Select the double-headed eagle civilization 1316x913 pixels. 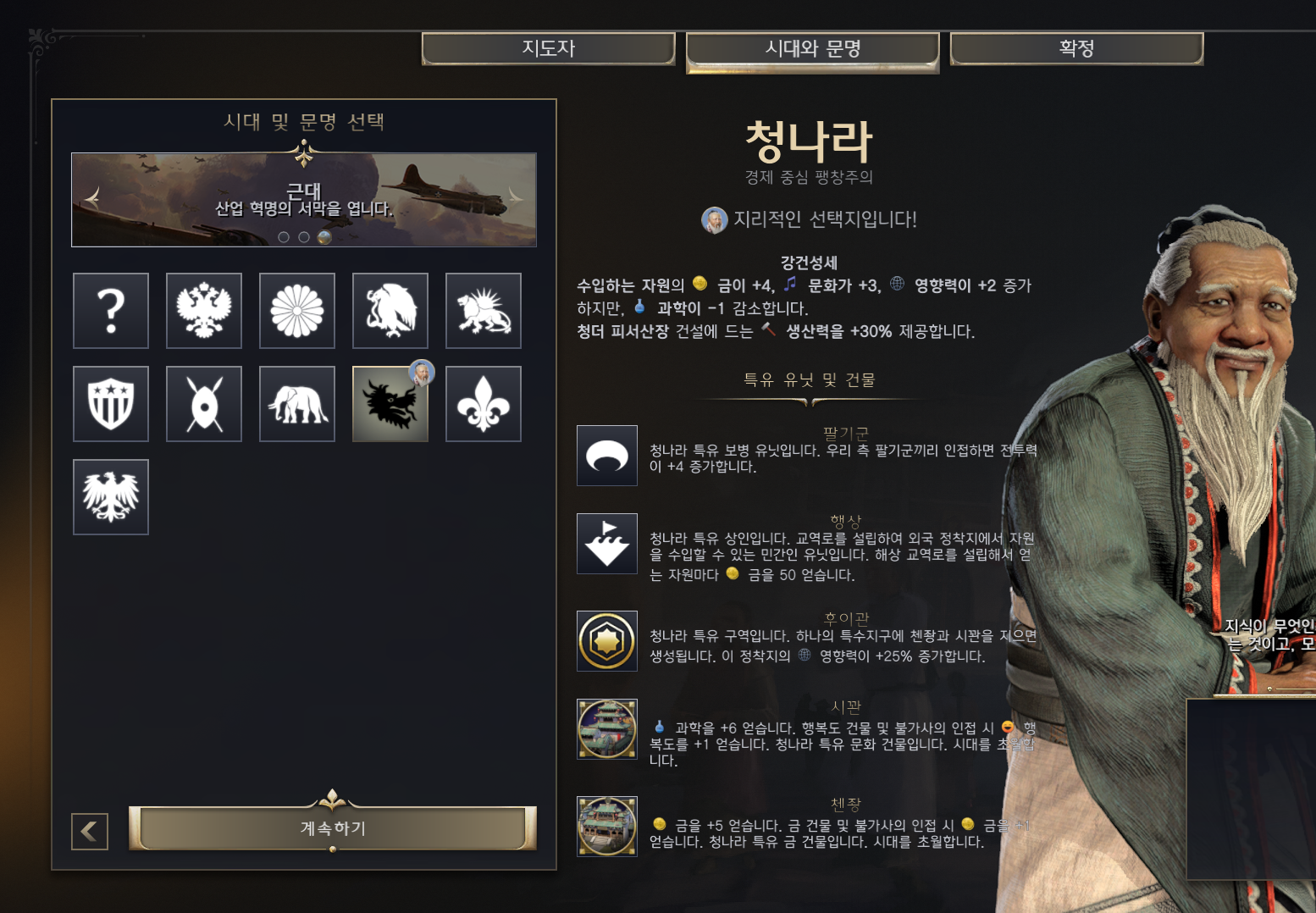204,311
